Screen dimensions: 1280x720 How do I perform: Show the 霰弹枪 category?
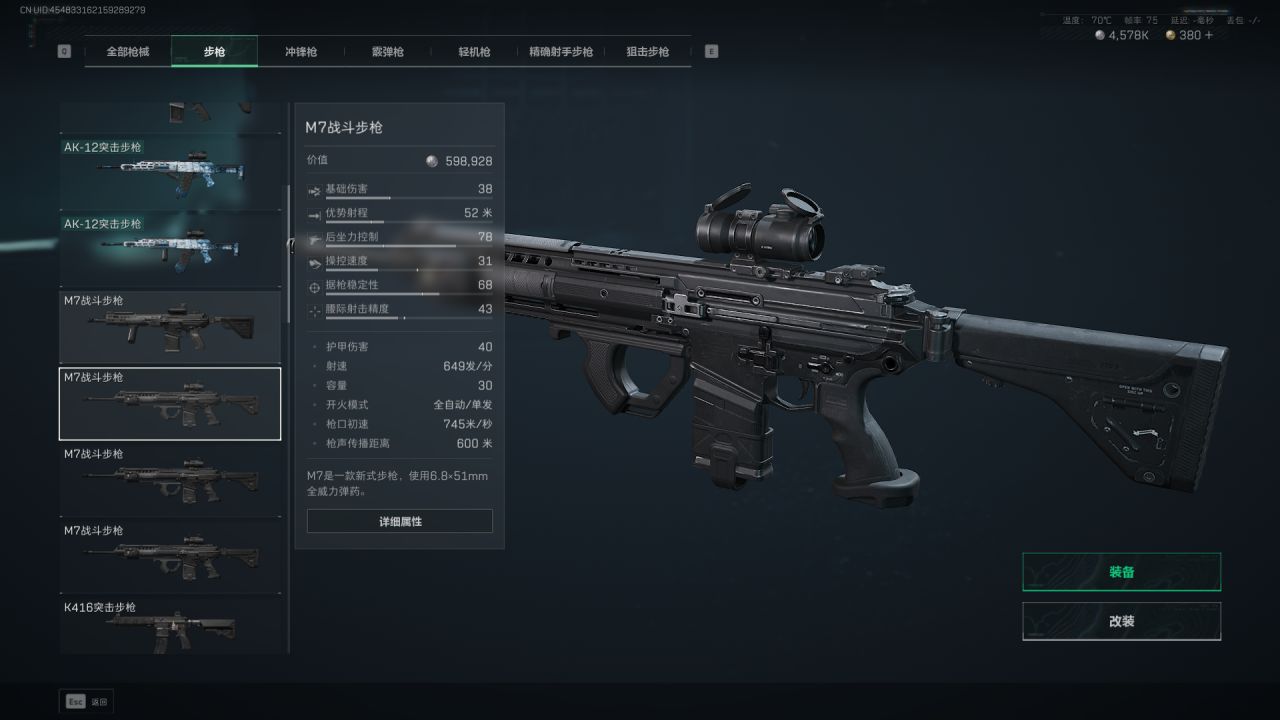(x=387, y=52)
